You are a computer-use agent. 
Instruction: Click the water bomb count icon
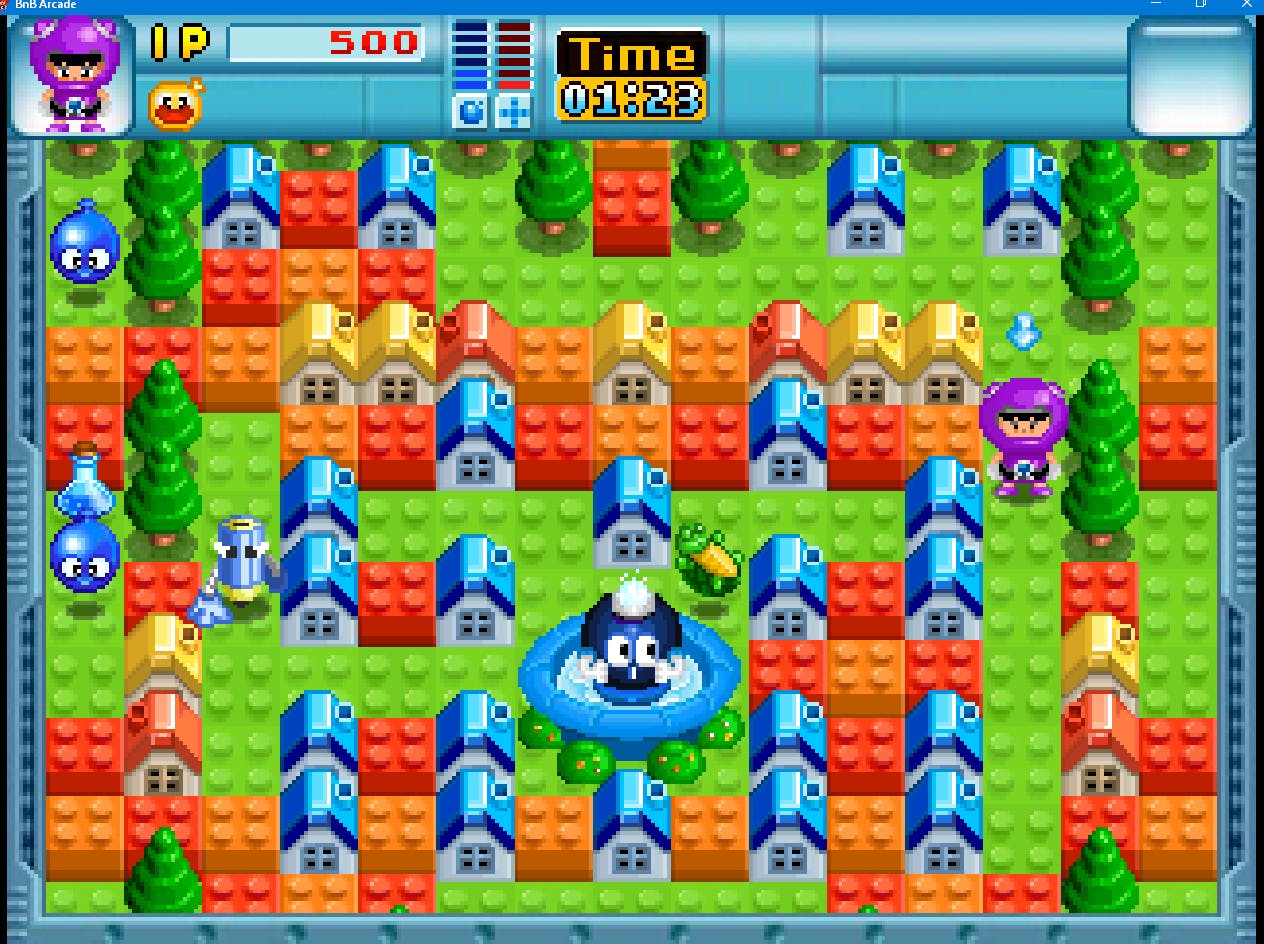click(470, 111)
